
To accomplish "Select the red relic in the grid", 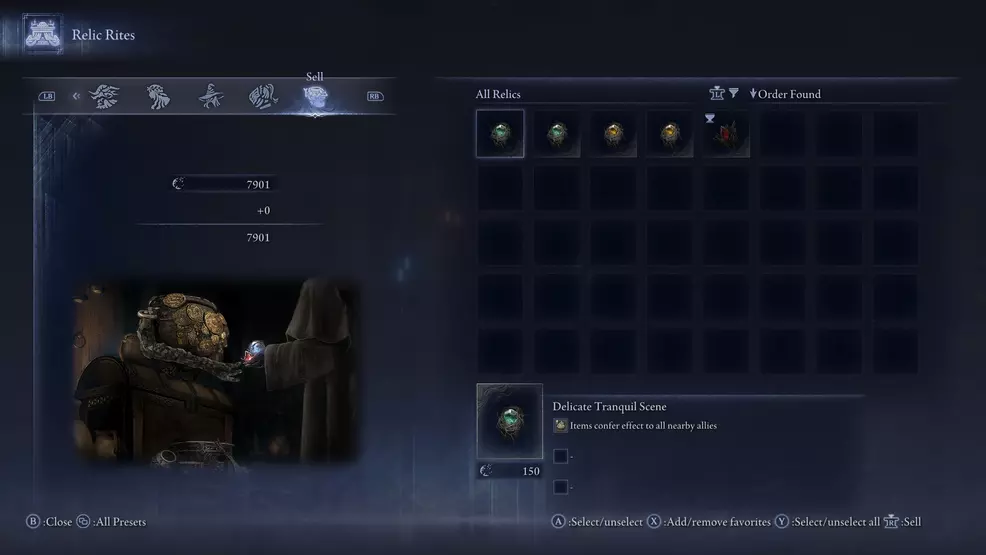I will click(x=724, y=134).
